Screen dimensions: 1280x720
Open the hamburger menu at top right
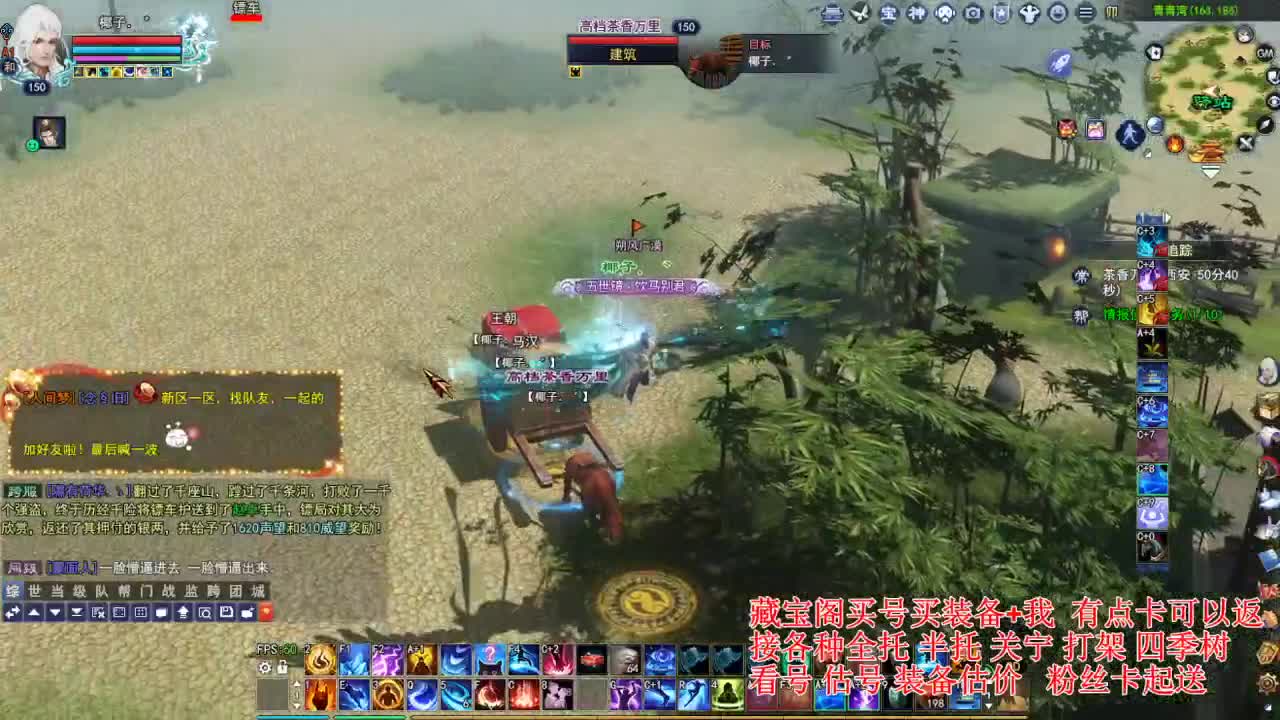point(1085,13)
